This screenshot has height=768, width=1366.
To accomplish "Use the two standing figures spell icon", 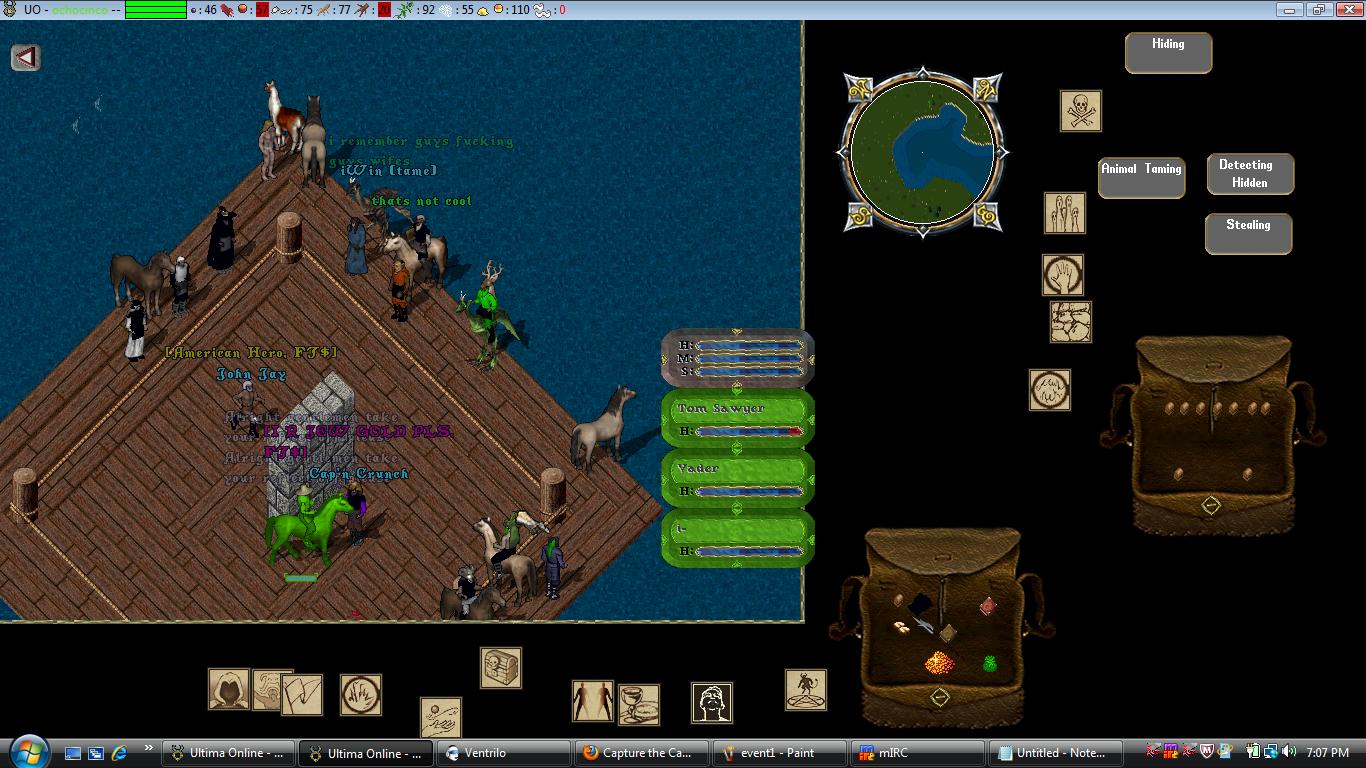I will click(592, 700).
